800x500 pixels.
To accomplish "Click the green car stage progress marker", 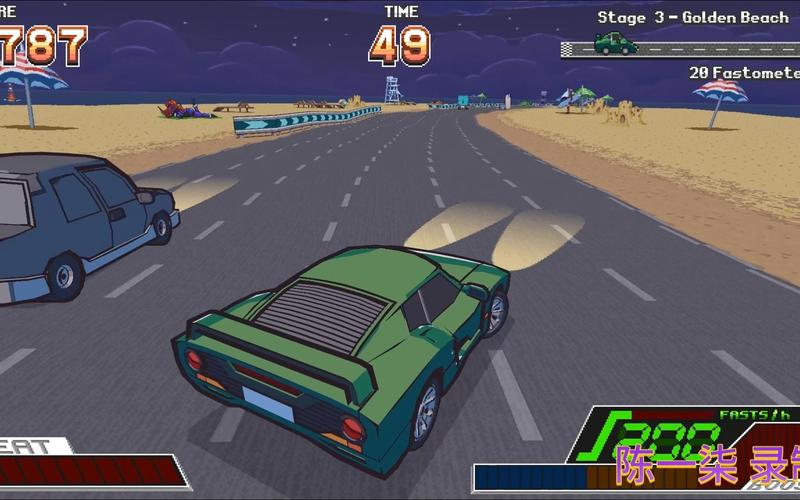I will coord(615,43).
